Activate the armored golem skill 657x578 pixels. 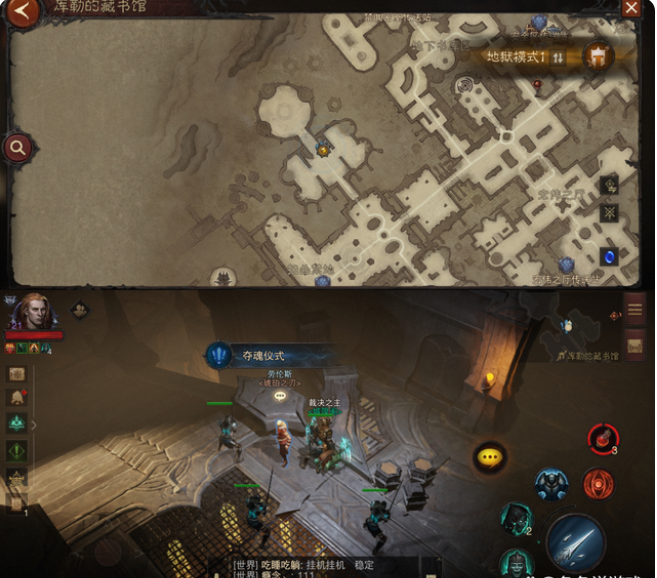(551, 484)
